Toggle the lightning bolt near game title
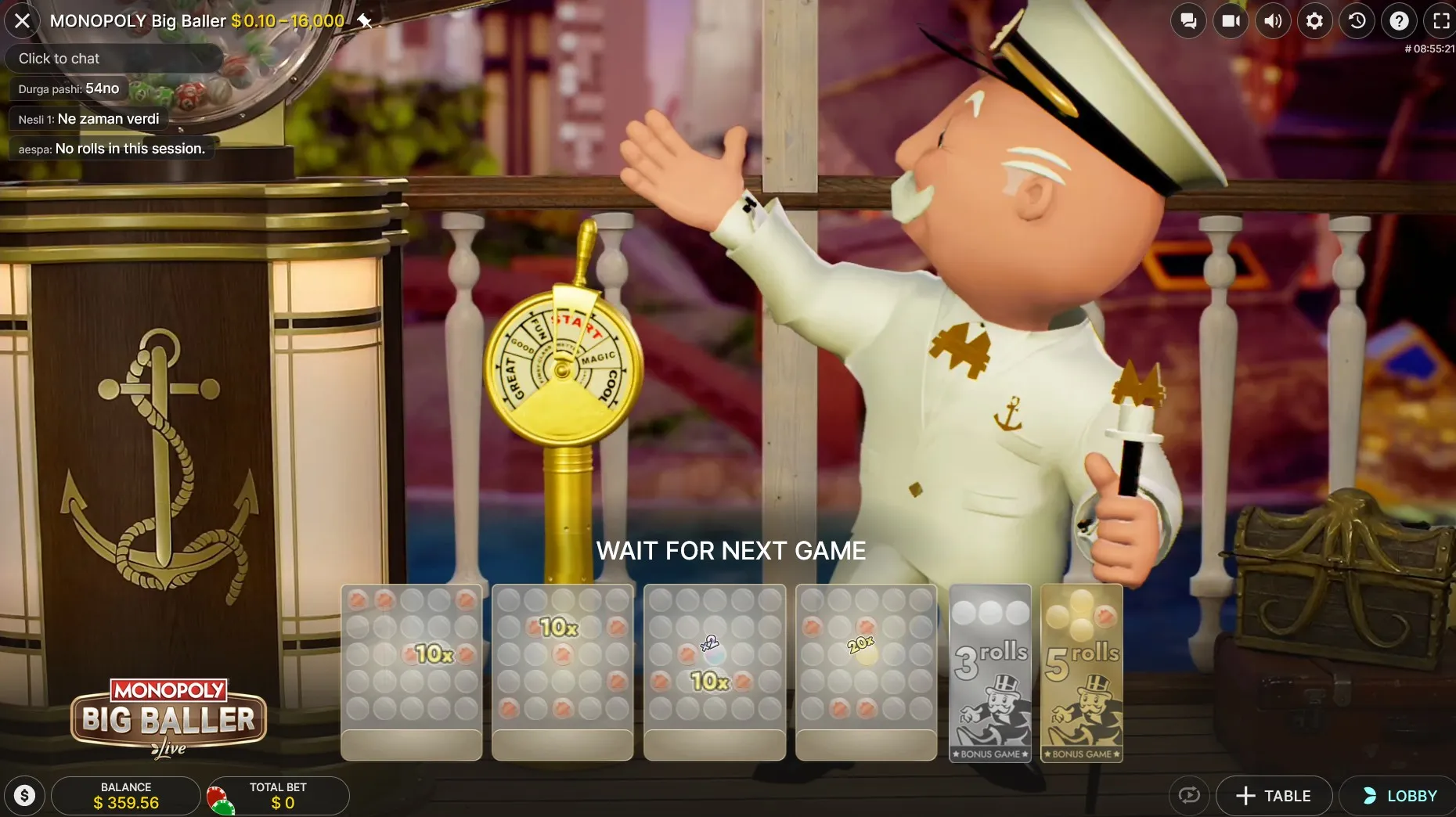This screenshot has width=1456, height=817. [x=365, y=20]
